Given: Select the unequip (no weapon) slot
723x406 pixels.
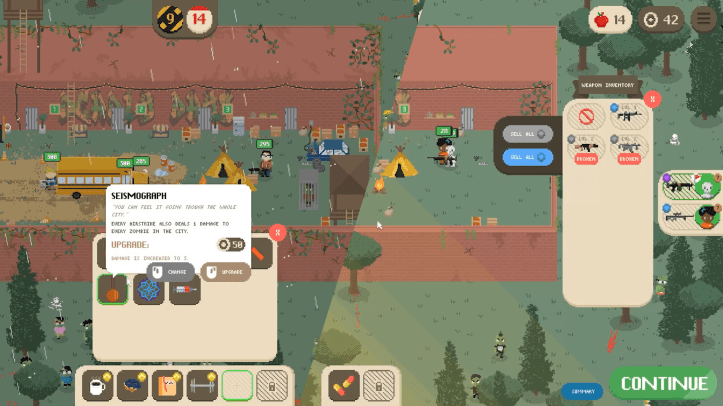Looking at the screenshot, I should click(x=587, y=117).
